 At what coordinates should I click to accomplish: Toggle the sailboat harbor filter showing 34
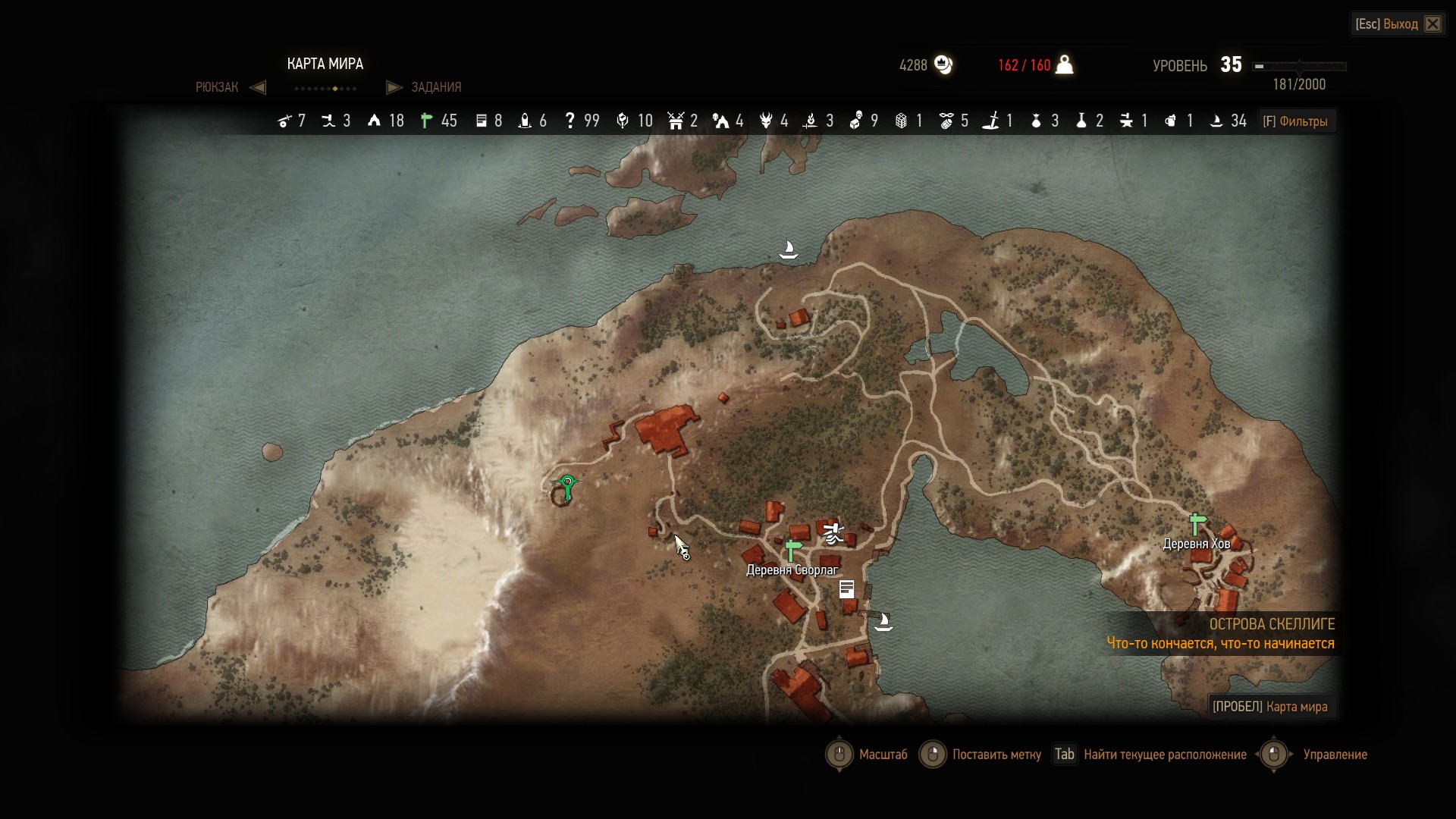(1216, 121)
